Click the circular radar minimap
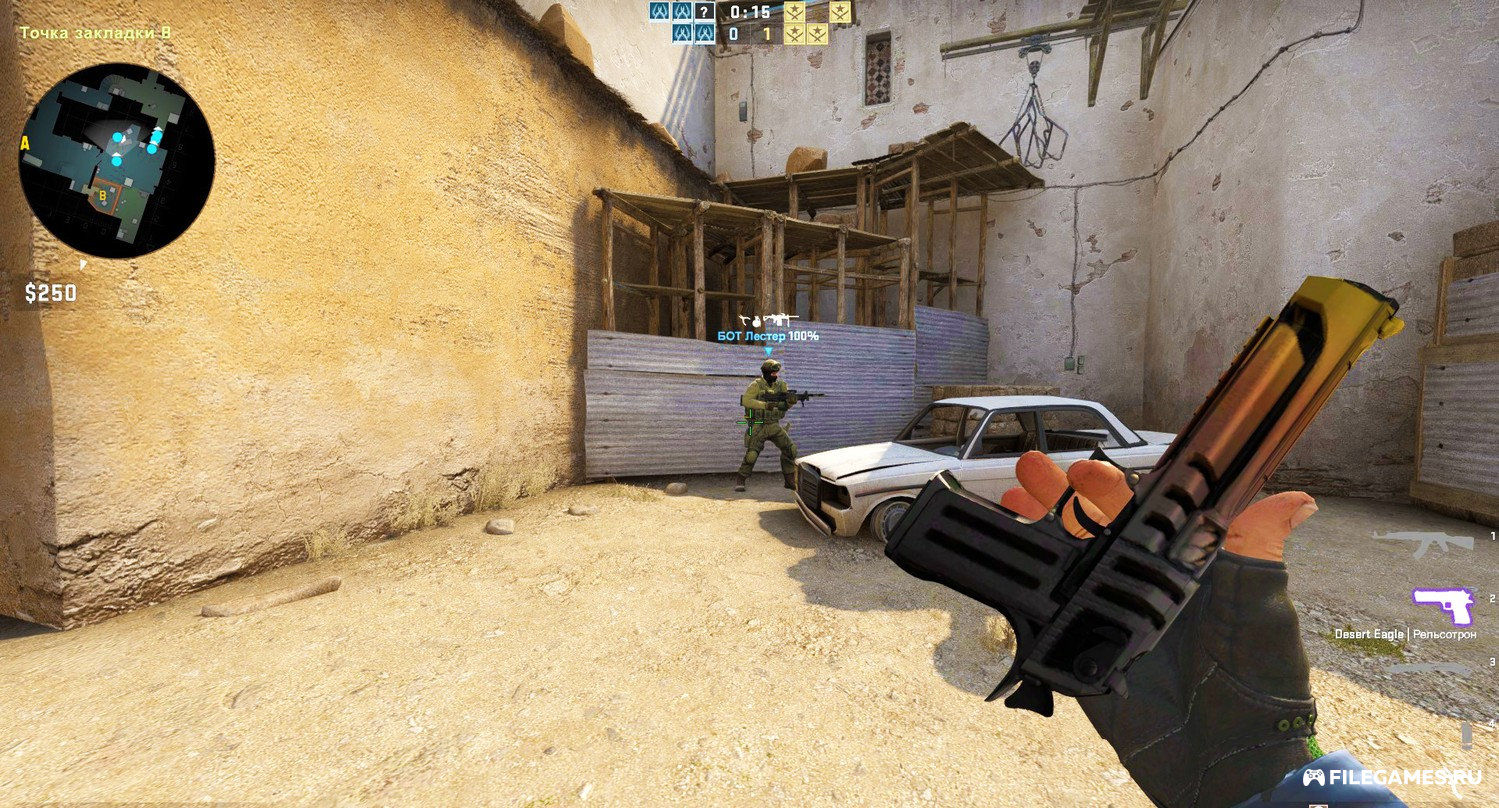 tap(116, 161)
